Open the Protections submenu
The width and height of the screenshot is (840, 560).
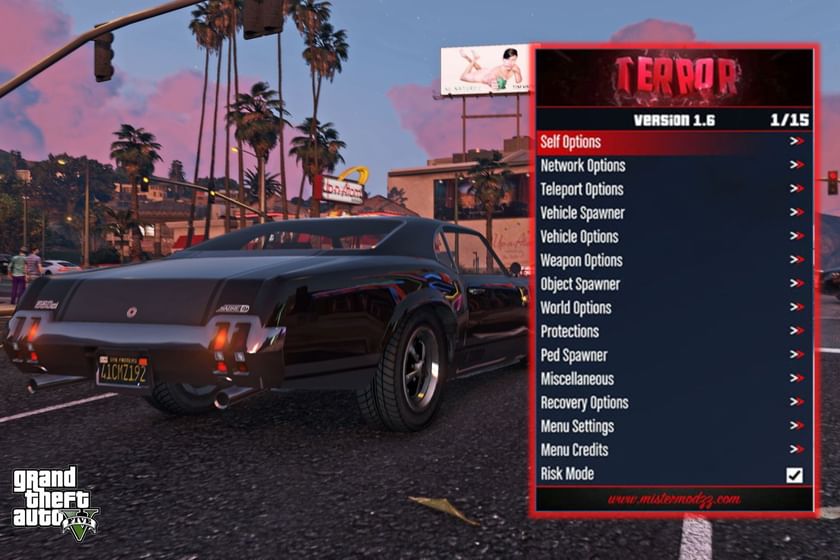(x=570, y=331)
